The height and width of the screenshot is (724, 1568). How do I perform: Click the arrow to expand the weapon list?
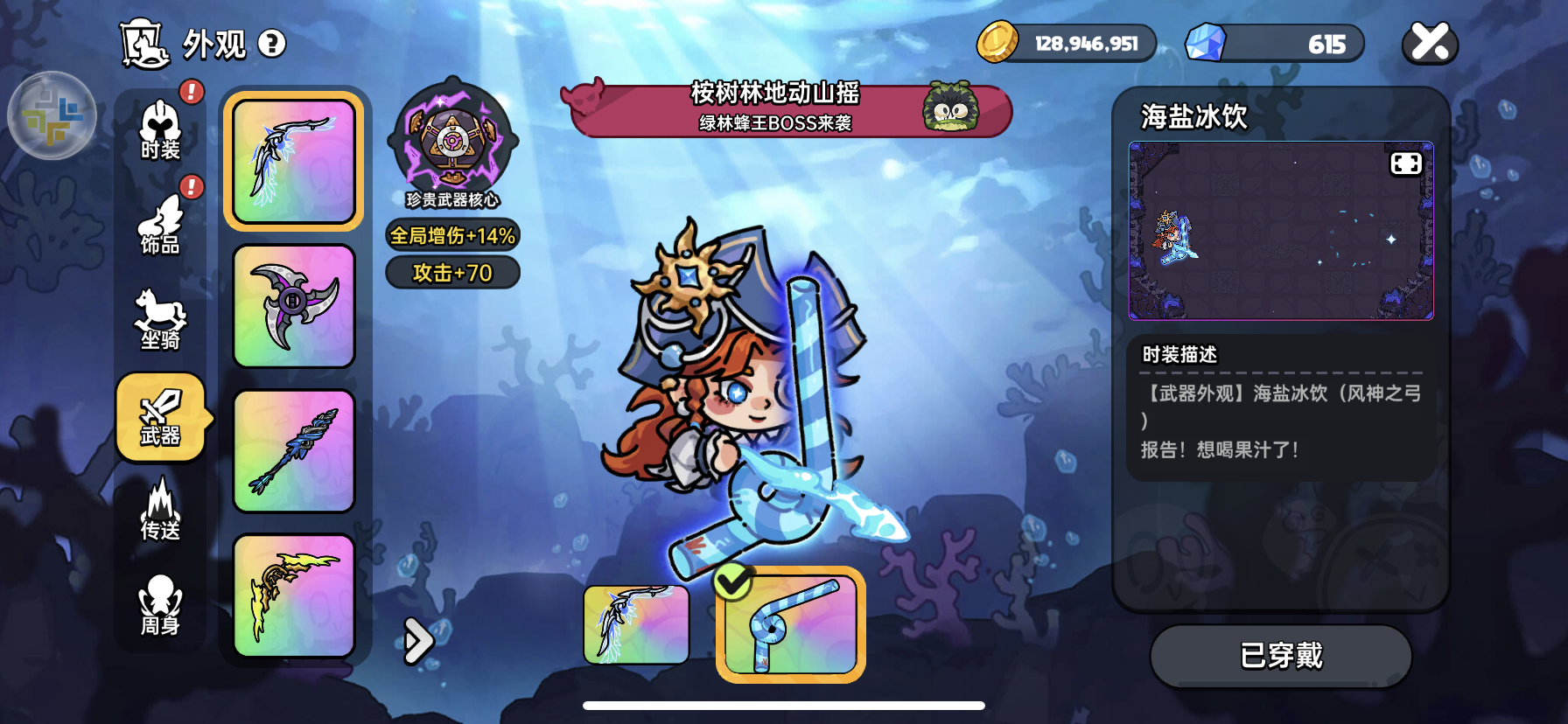point(418,642)
